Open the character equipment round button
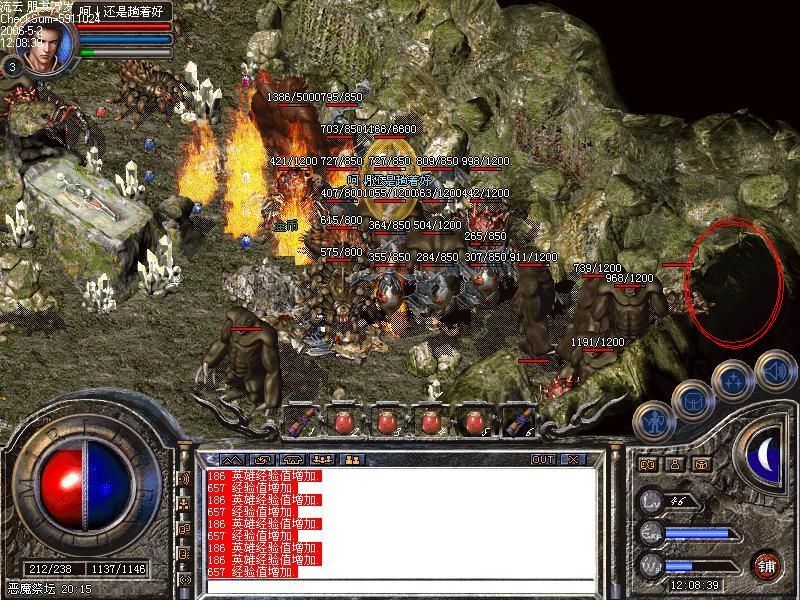 (x=653, y=421)
